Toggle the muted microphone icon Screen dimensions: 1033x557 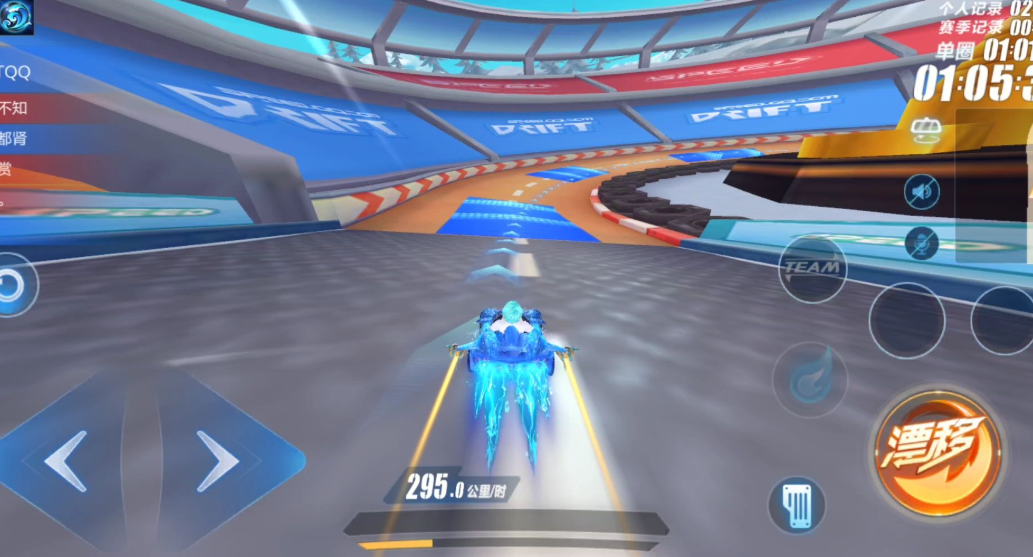pyautogui.click(x=921, y=243)
